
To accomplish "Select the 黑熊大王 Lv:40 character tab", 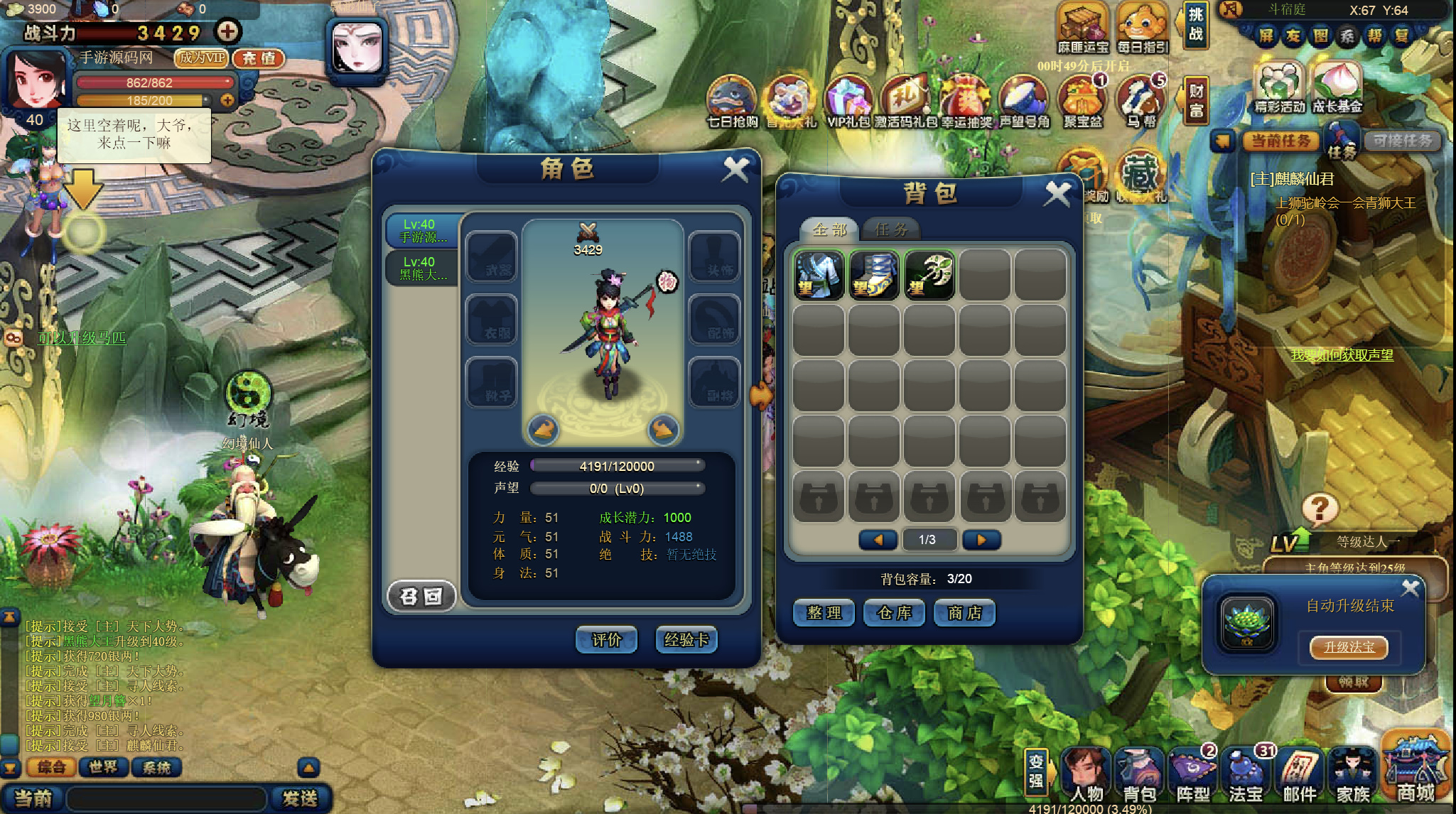I will coord(422,268).
